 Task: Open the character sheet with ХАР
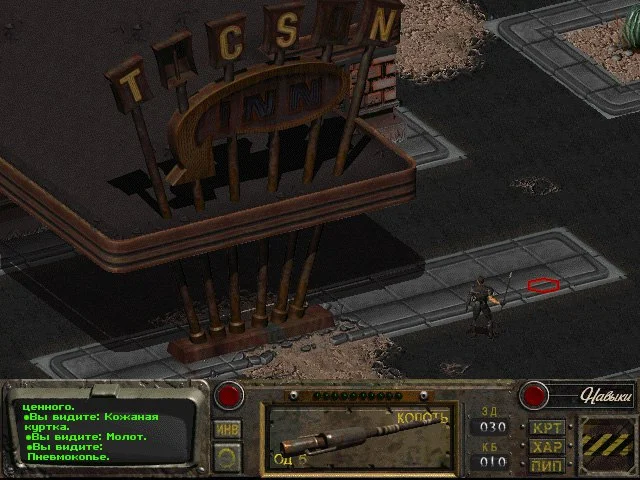tap(547, 447)
